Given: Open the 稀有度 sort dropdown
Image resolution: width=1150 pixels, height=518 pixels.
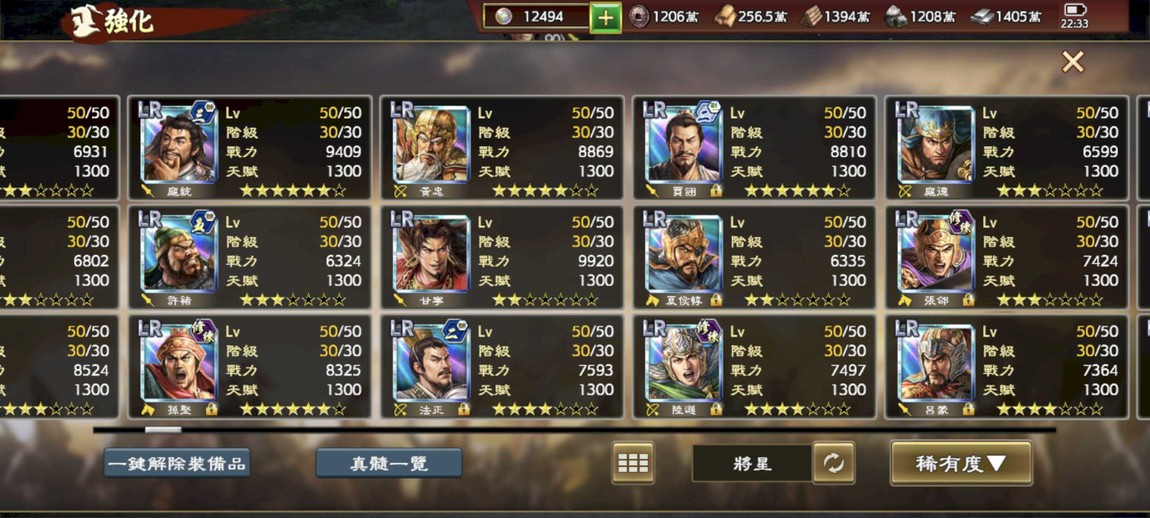Looking at the screenshot, I should (x=960, y=463).
